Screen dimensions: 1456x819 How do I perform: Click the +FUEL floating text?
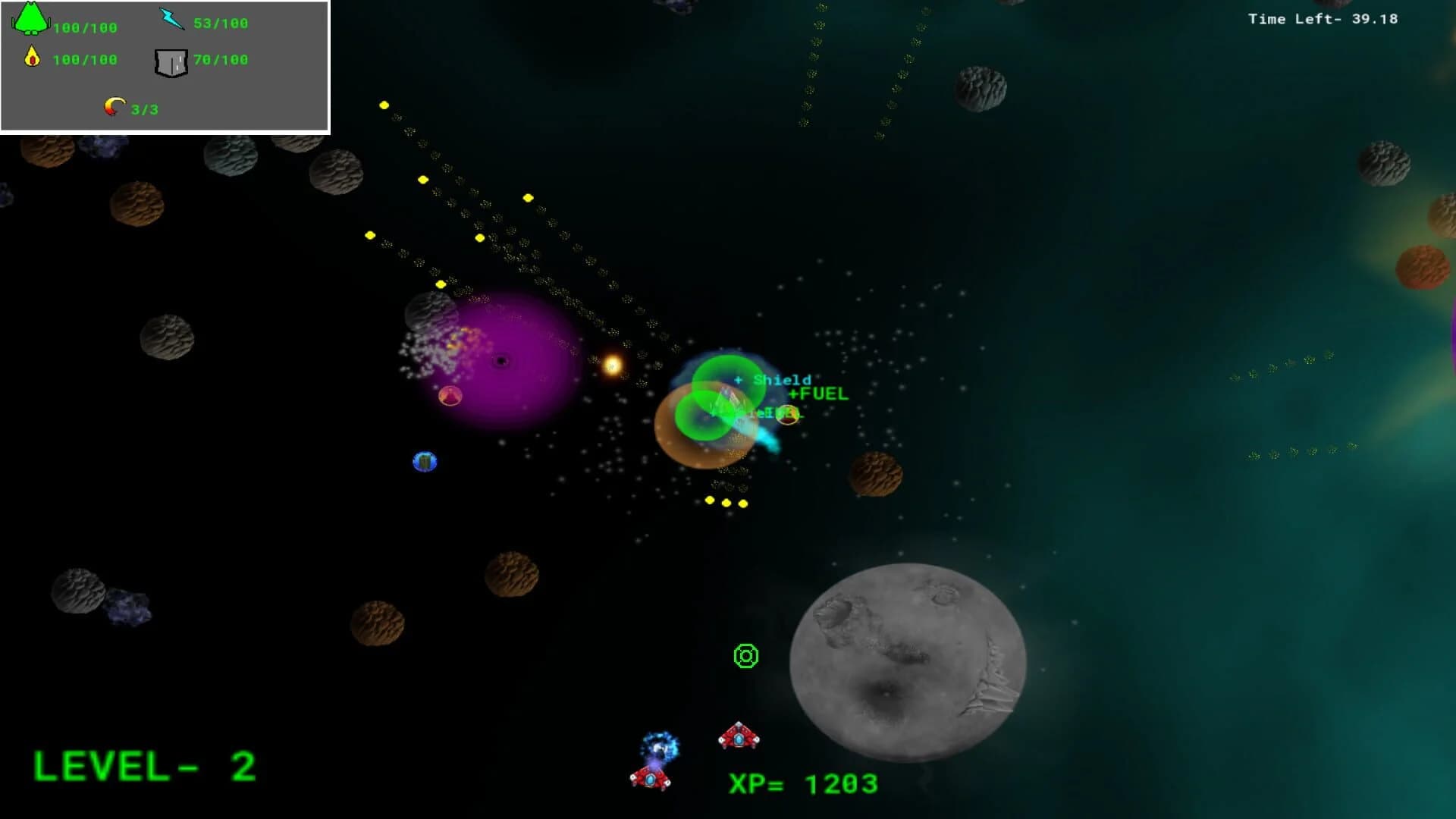(819, 394)
